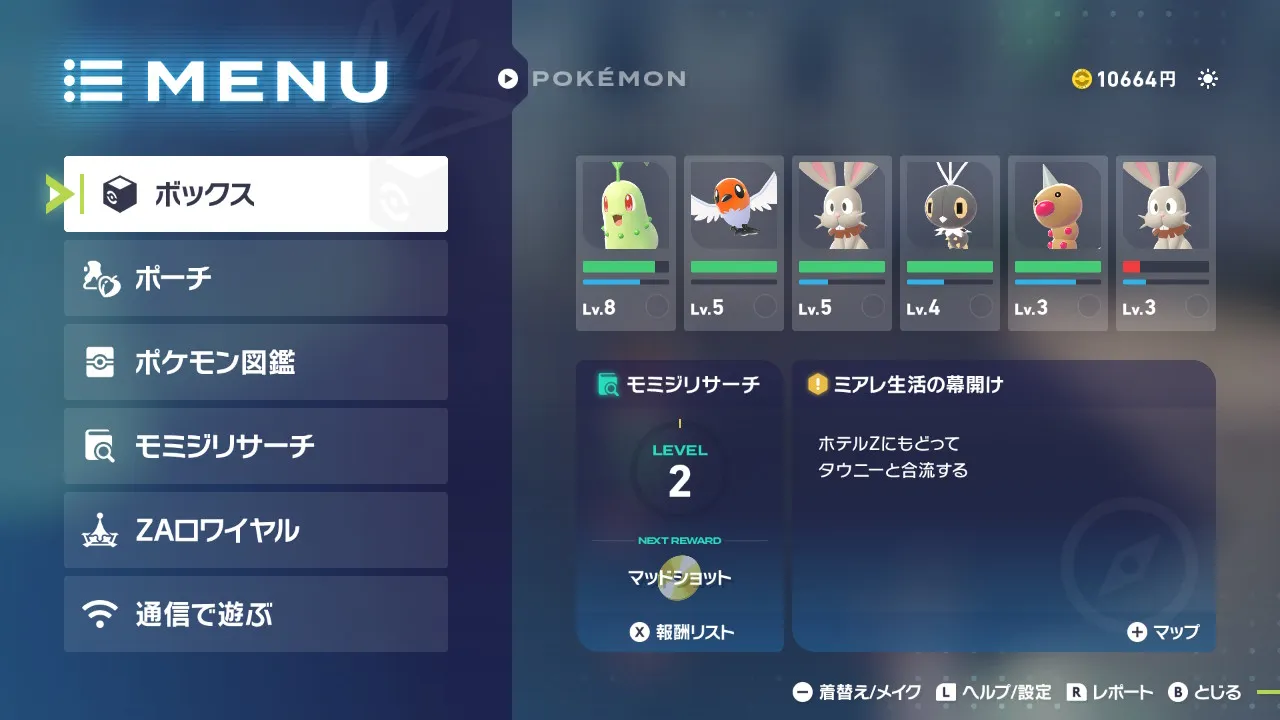Viewport: 1280px width, 720px height.
Task: Select the Lv.5 Bunnelby party card
Action: pos(842,243)
